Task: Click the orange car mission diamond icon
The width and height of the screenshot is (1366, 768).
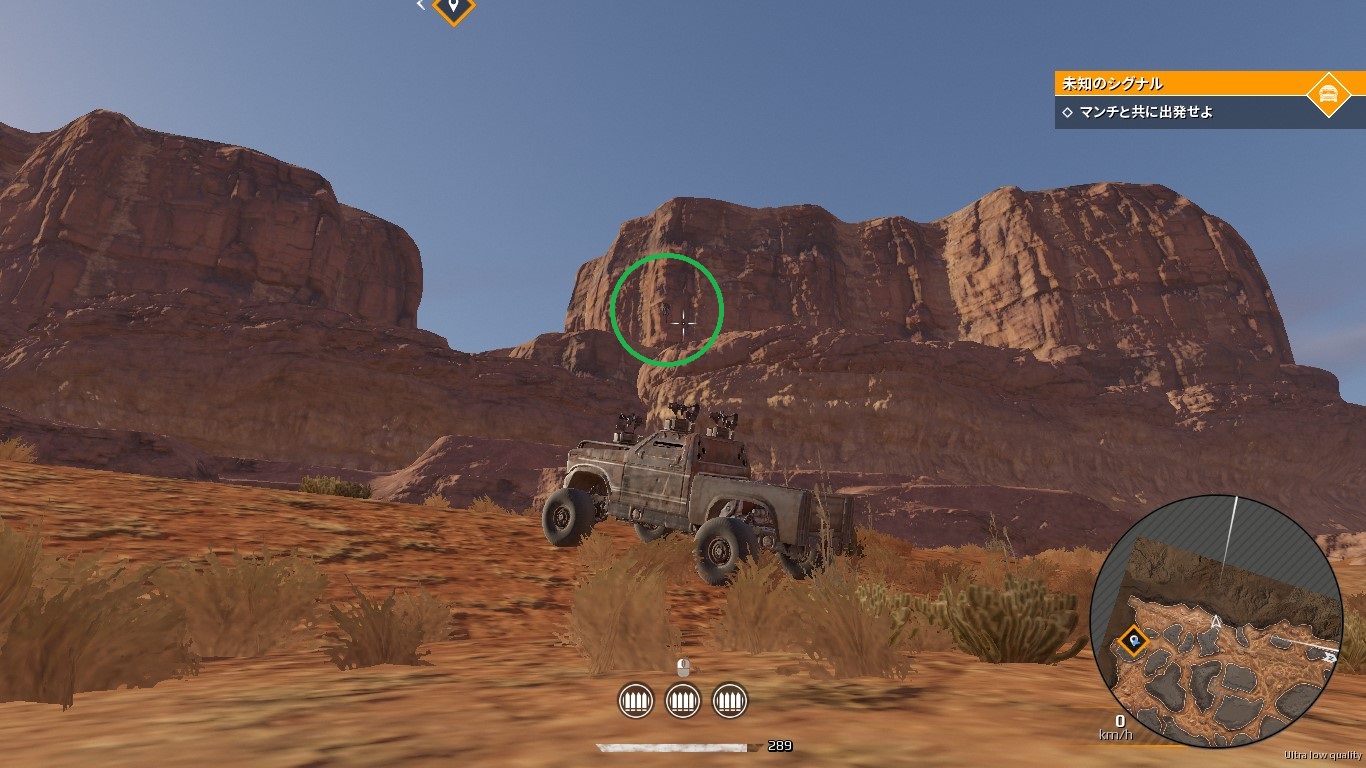Action: pos(1328,94)
